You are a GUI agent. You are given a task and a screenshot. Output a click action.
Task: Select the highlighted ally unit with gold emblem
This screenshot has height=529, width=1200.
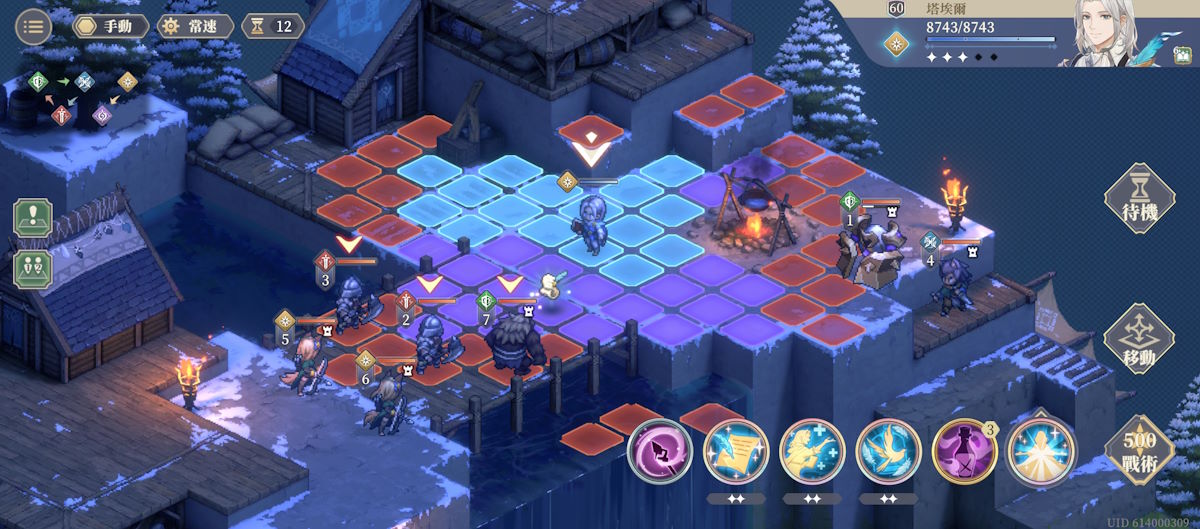[x=590, y=223]
